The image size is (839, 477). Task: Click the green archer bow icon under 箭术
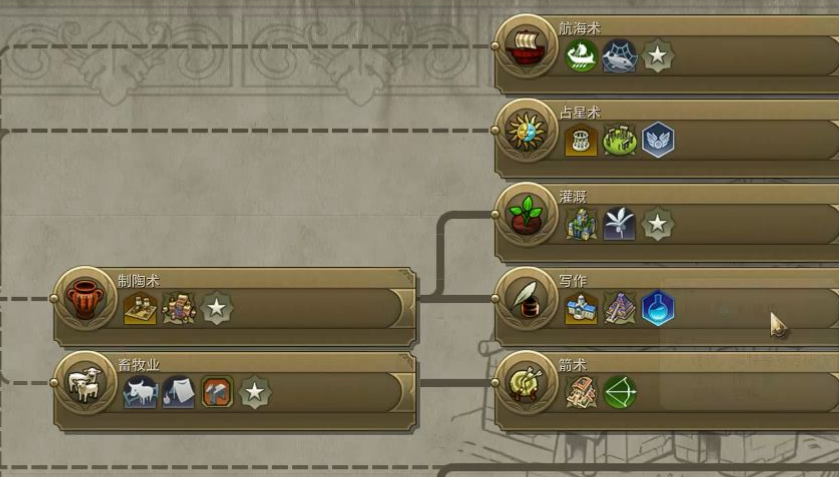click(619, 392)
